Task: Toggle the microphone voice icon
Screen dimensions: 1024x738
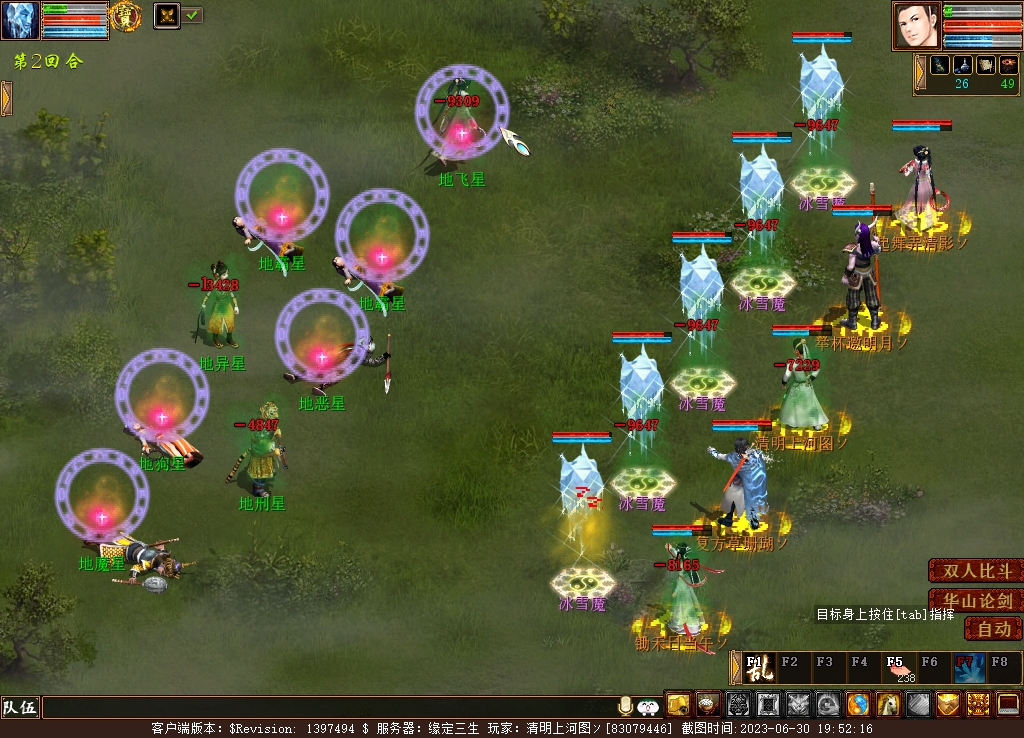Action: click(626, 705)
